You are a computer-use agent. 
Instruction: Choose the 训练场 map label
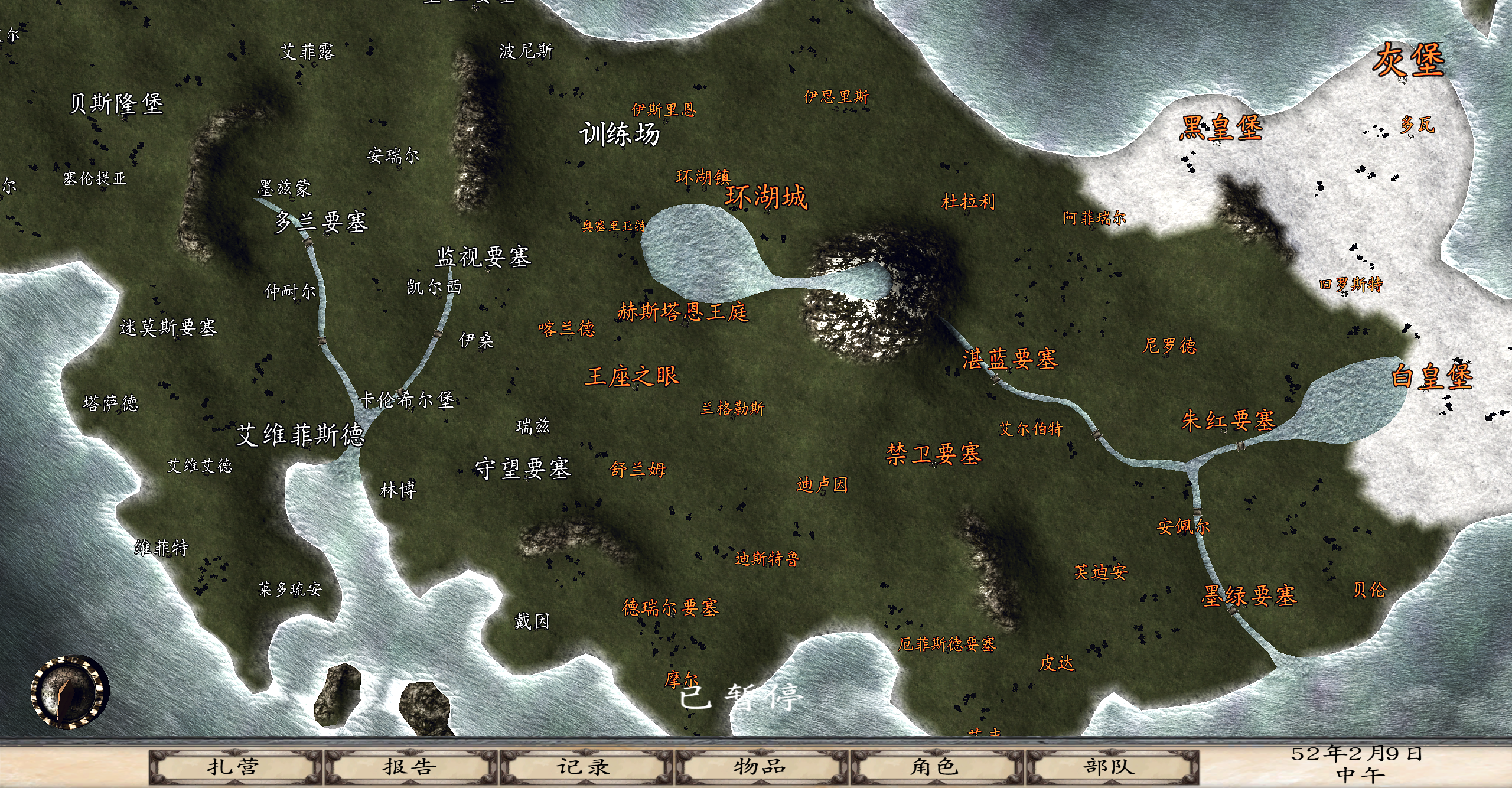(620, 134)
